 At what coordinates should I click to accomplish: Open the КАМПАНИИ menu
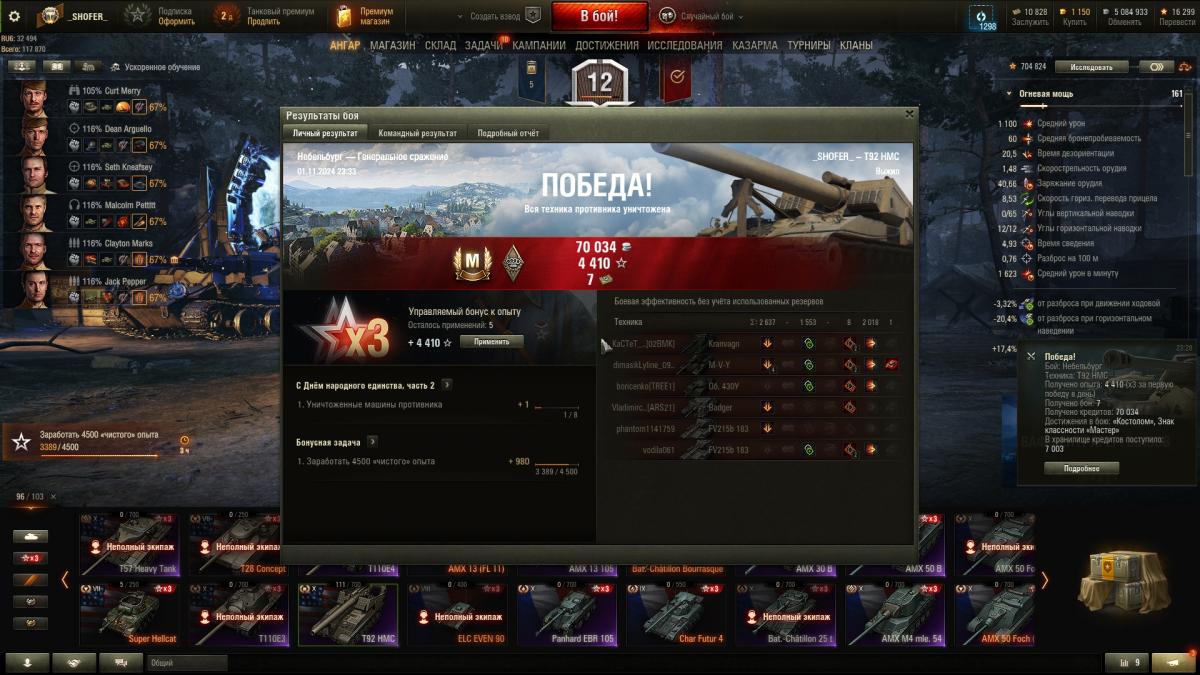click(538, 45)
